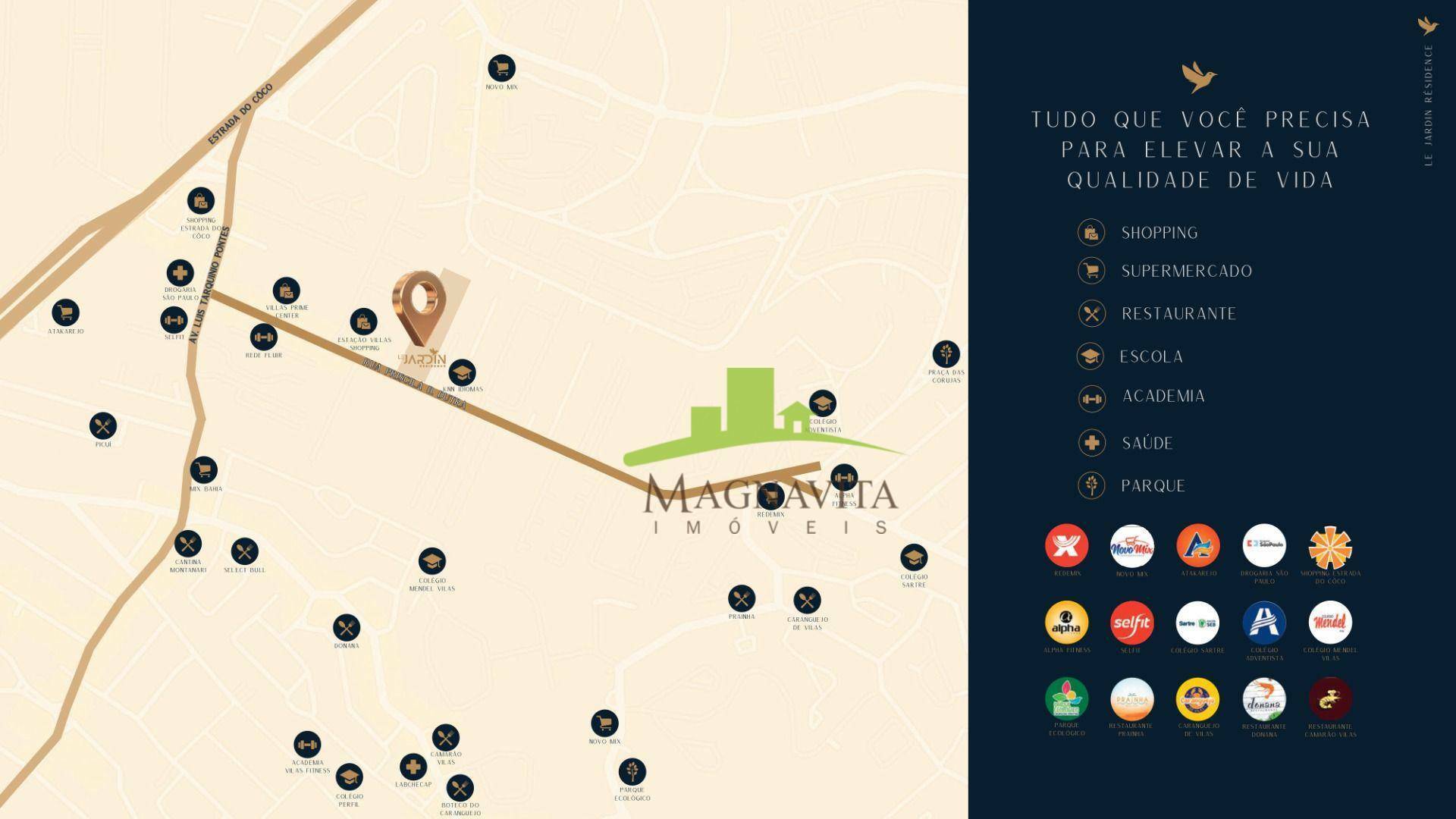
Task: Choose the Restaurante Donana logo thumbnail
Action: 1264,699
